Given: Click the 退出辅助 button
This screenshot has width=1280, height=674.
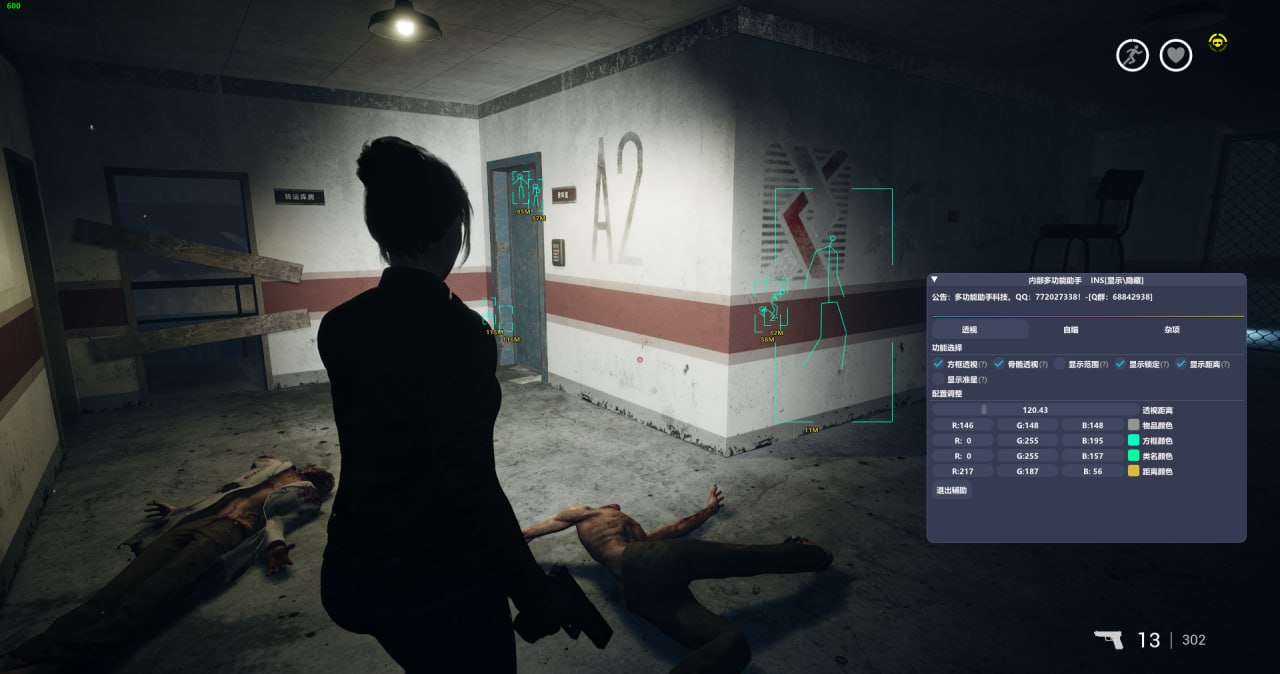Looking at the screenshot, I should point(951,490).
